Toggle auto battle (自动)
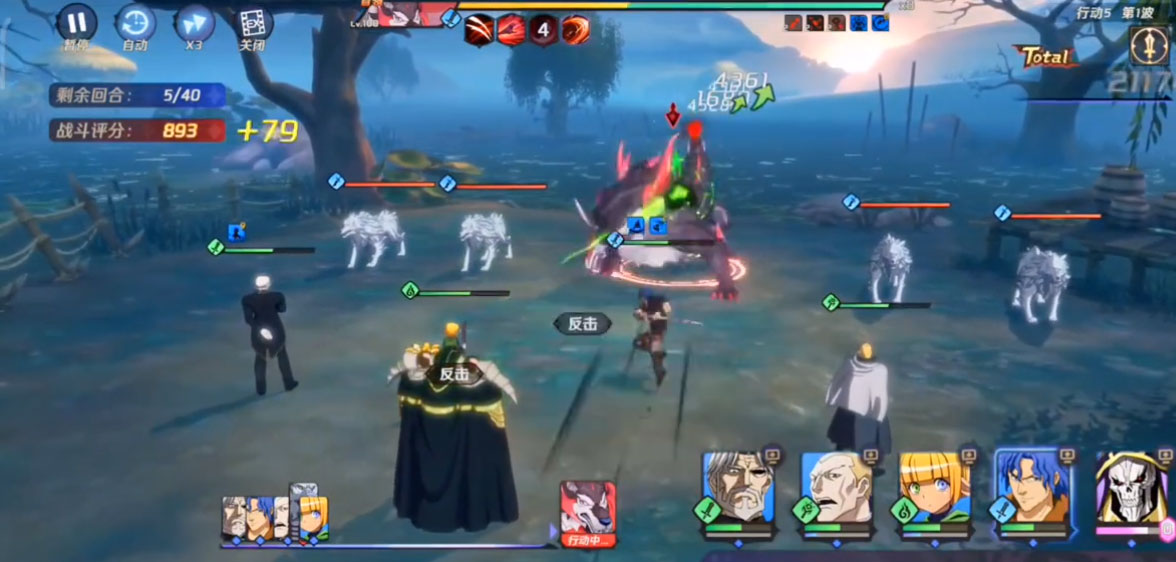This screenshot has height=562, width=1176. pyautogui.click(x=135, y=24)
